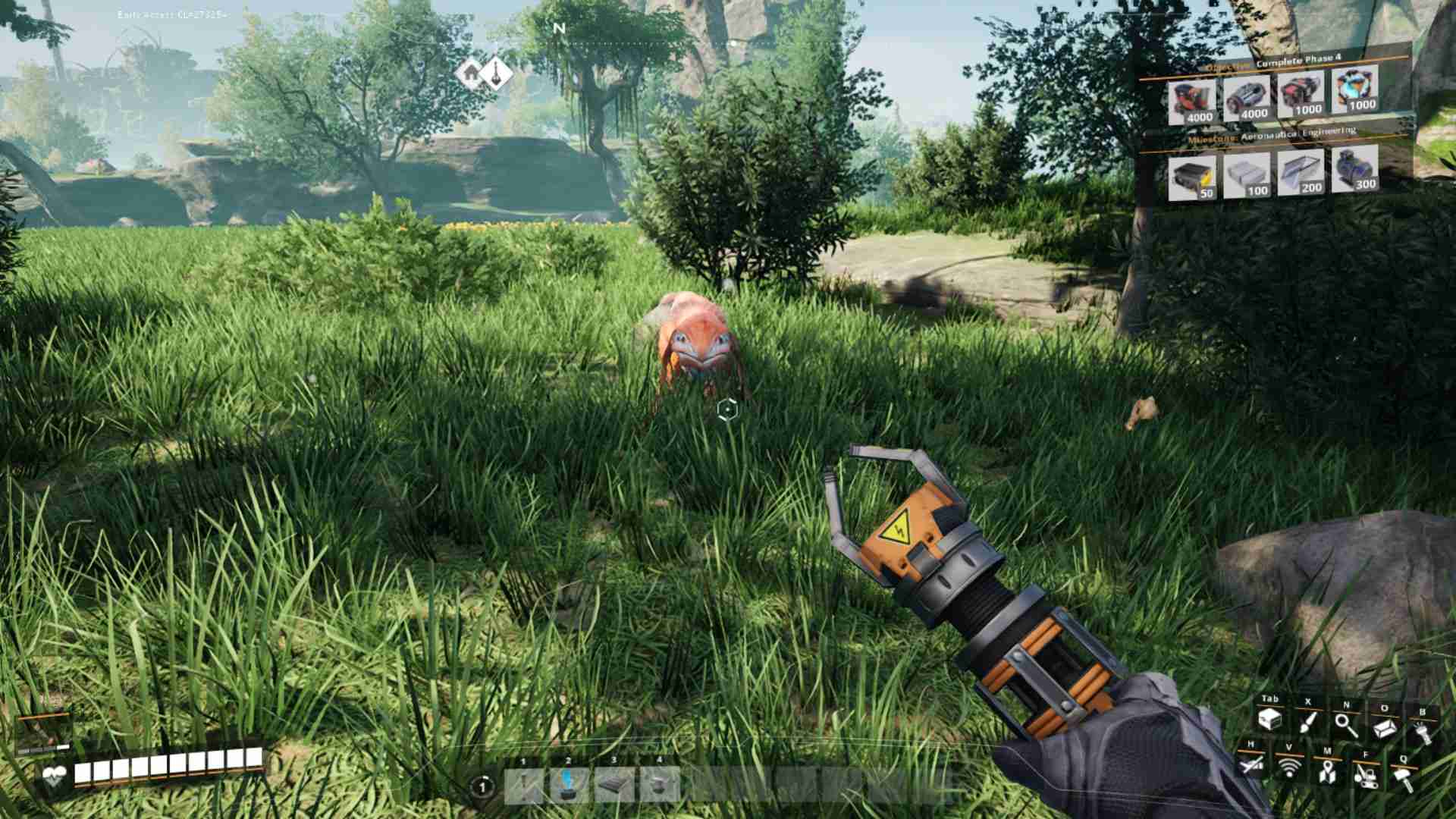Select the dismantle tool icon (F)

pos(1367,777)
